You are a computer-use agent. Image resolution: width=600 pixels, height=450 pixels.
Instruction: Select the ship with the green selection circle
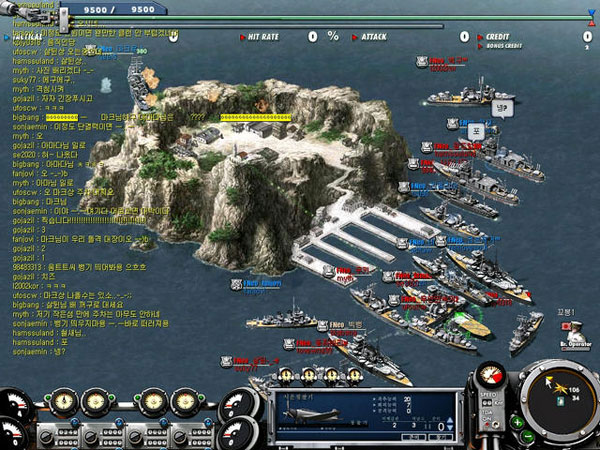point(470,323)
